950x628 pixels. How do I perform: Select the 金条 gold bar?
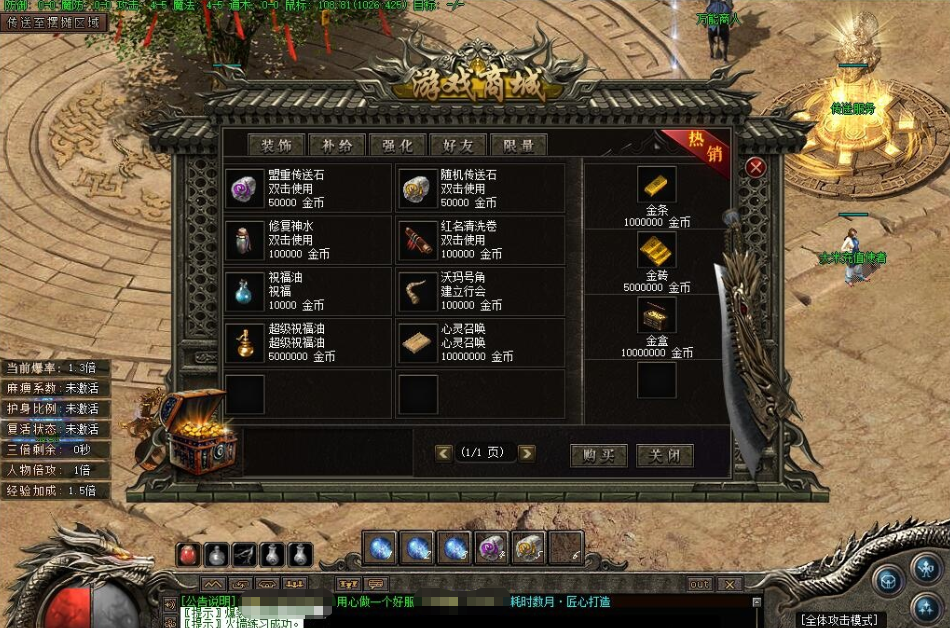656,186
